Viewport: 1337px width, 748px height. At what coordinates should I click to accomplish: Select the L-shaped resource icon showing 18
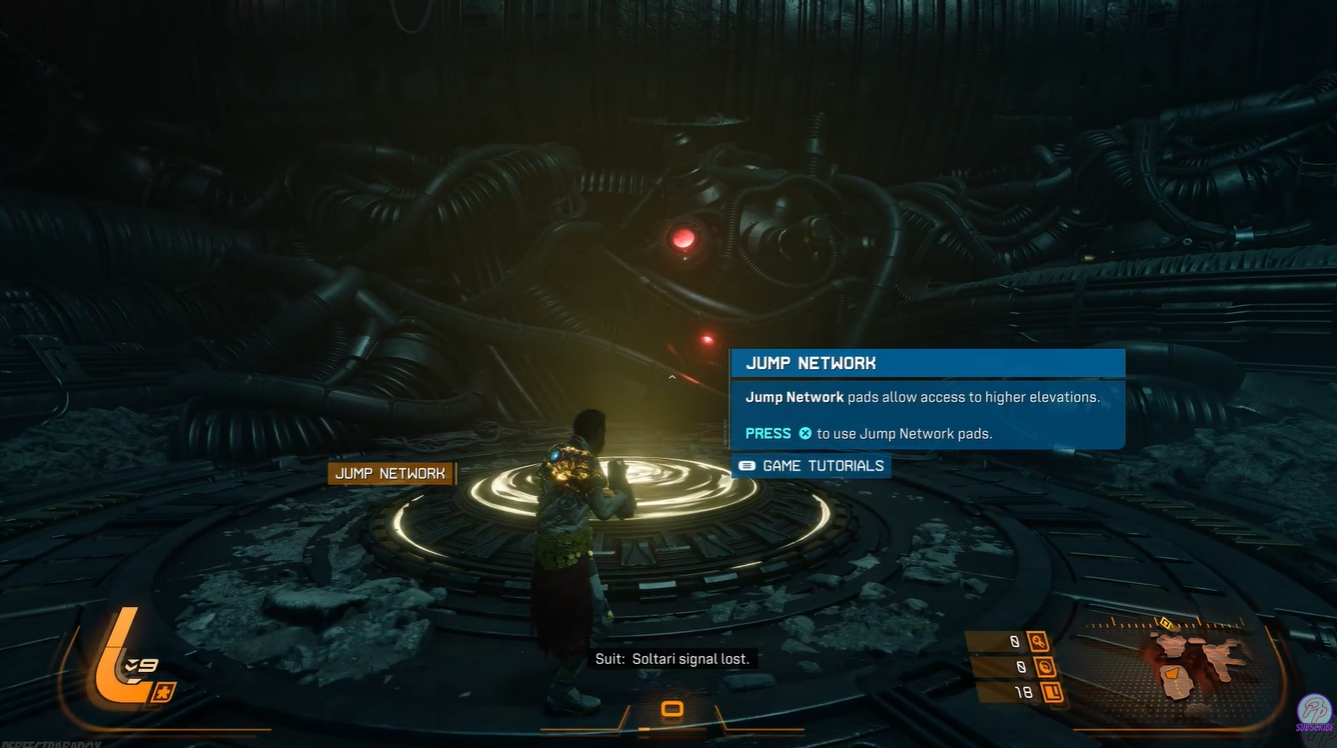pyautogui.click(x=1054, y=692)
